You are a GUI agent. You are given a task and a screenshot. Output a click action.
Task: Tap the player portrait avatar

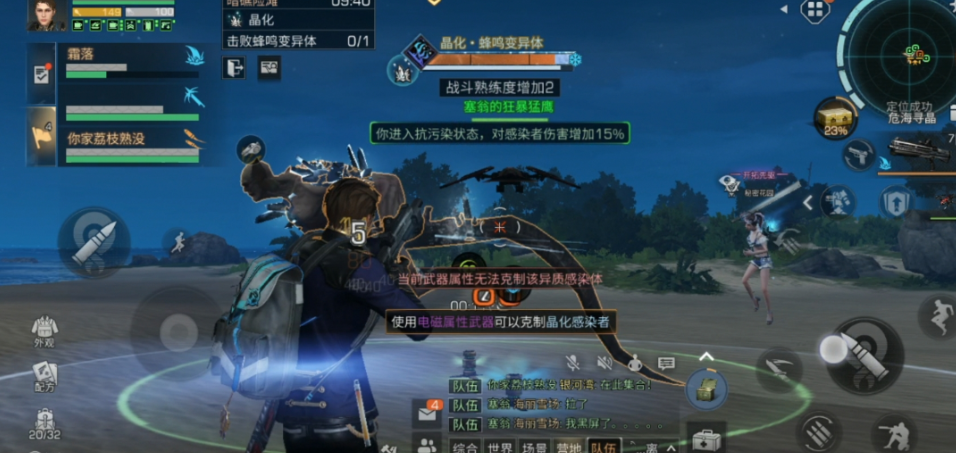tap(47, 14)
